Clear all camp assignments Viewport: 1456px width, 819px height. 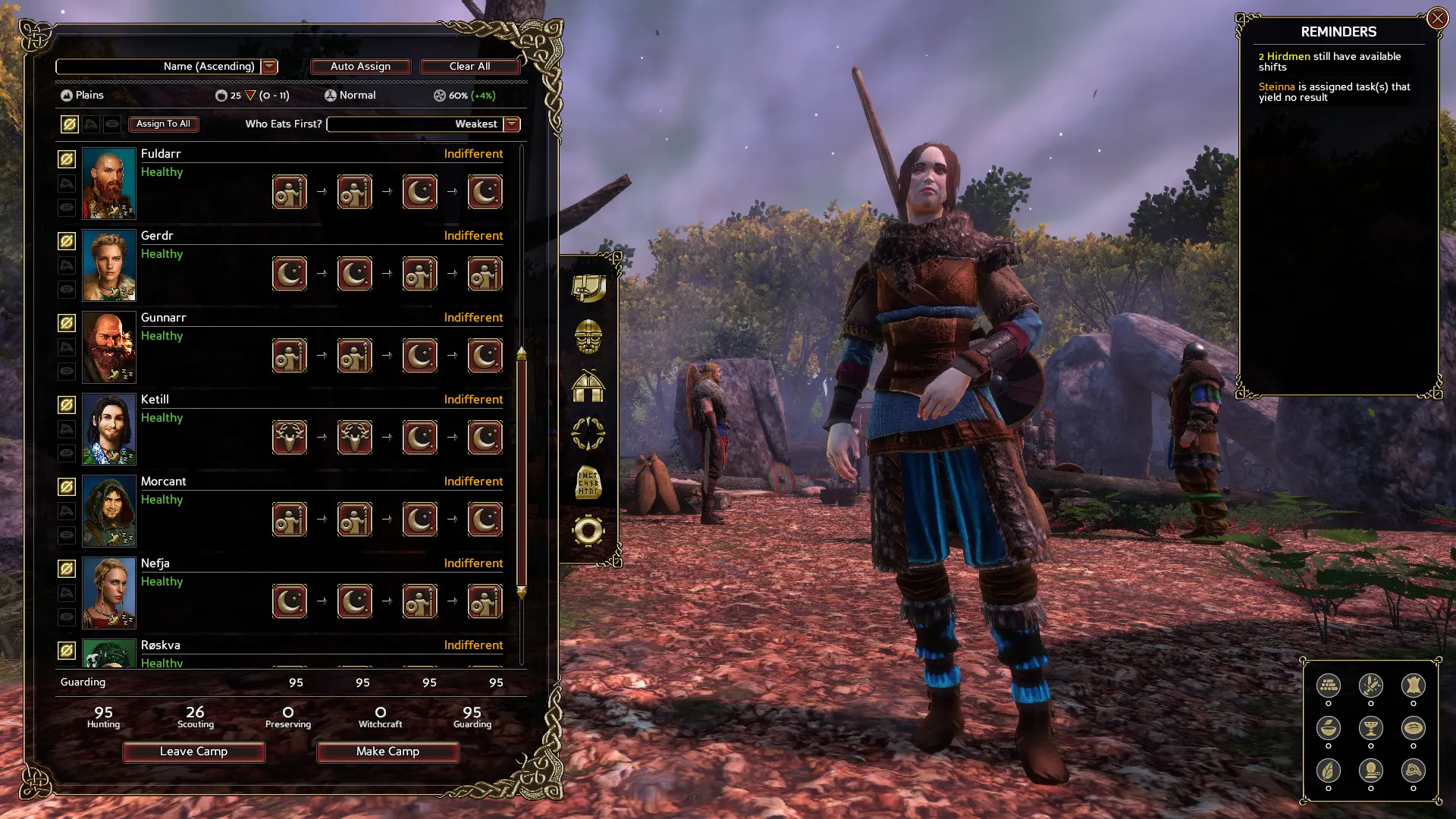point(469,67)
